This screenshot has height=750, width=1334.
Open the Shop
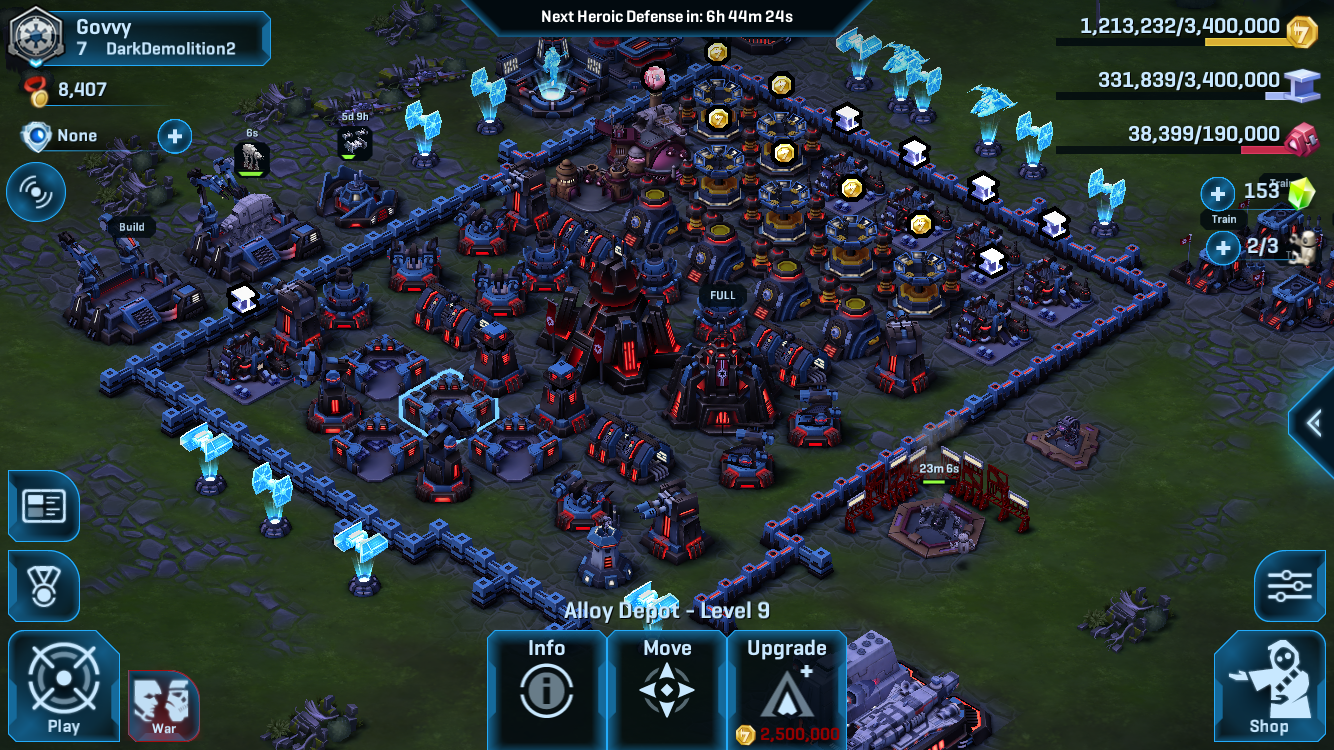(1268, 688)
